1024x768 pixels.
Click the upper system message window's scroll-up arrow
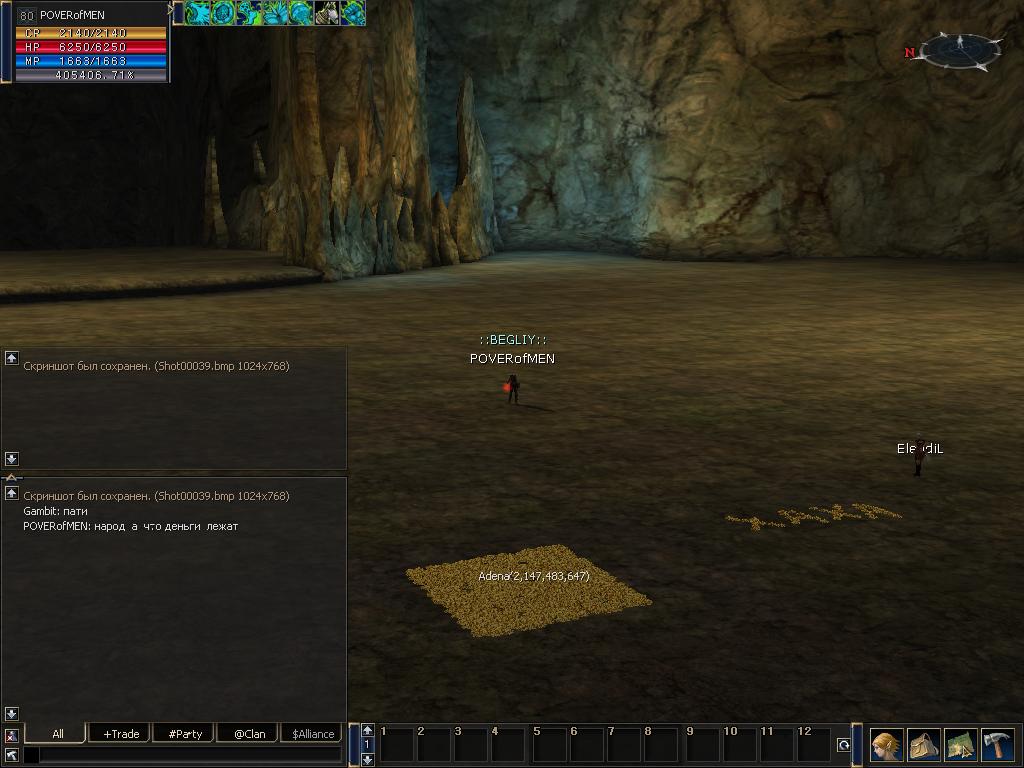pyautogui.click(x=12, y=358)
